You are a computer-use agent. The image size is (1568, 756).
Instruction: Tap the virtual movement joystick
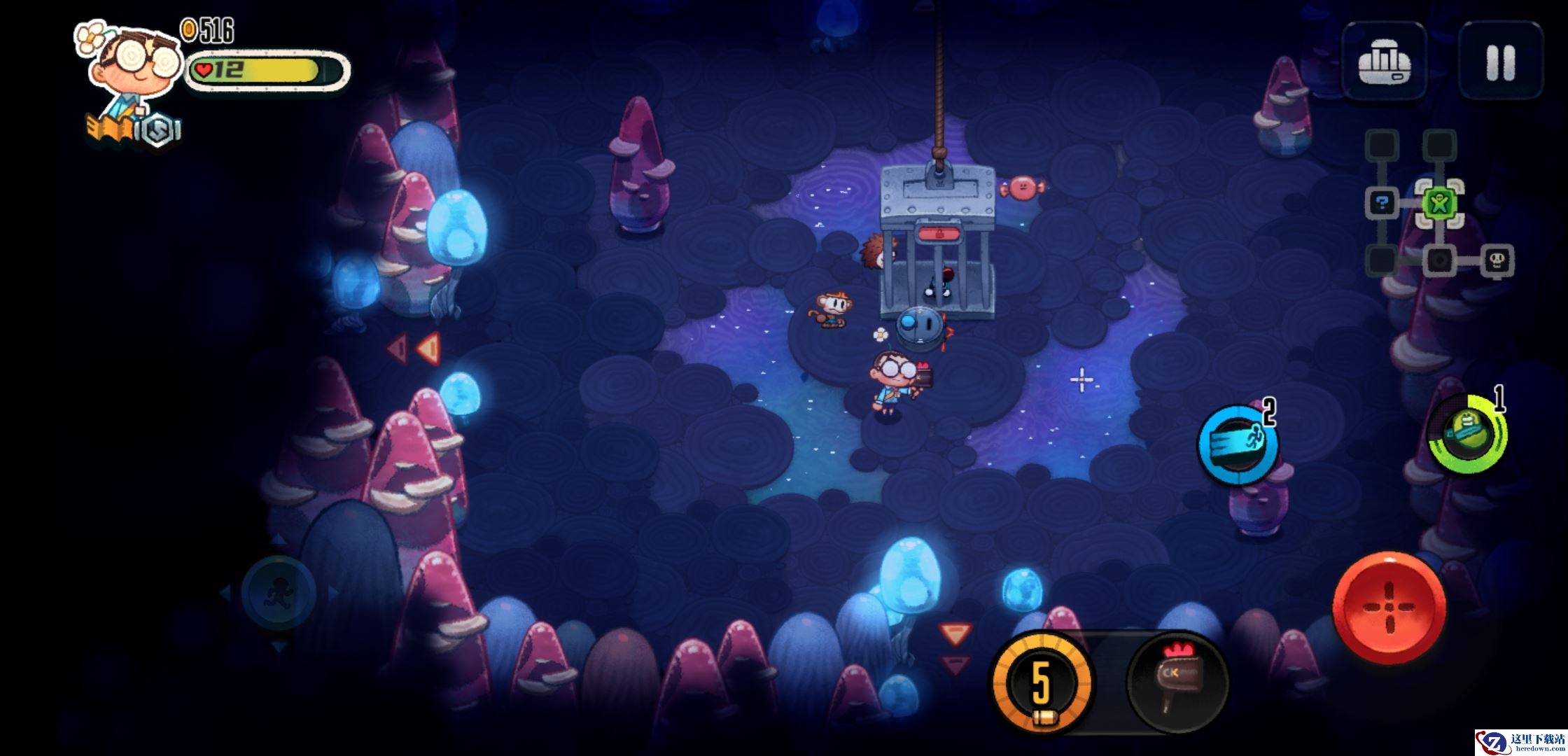[x=279, y=594]
